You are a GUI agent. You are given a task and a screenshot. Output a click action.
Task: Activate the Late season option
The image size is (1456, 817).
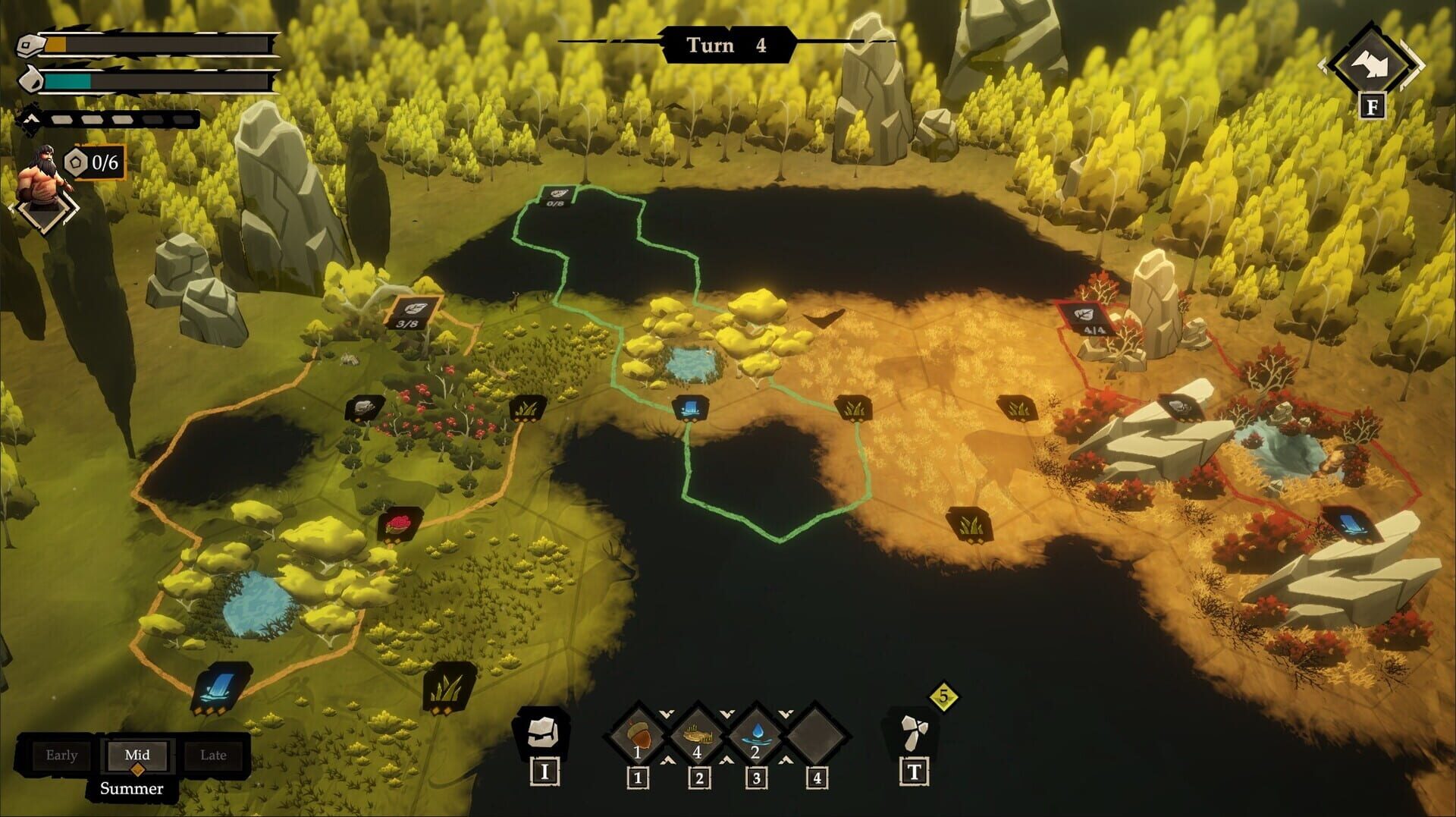[x=213, y=755]
